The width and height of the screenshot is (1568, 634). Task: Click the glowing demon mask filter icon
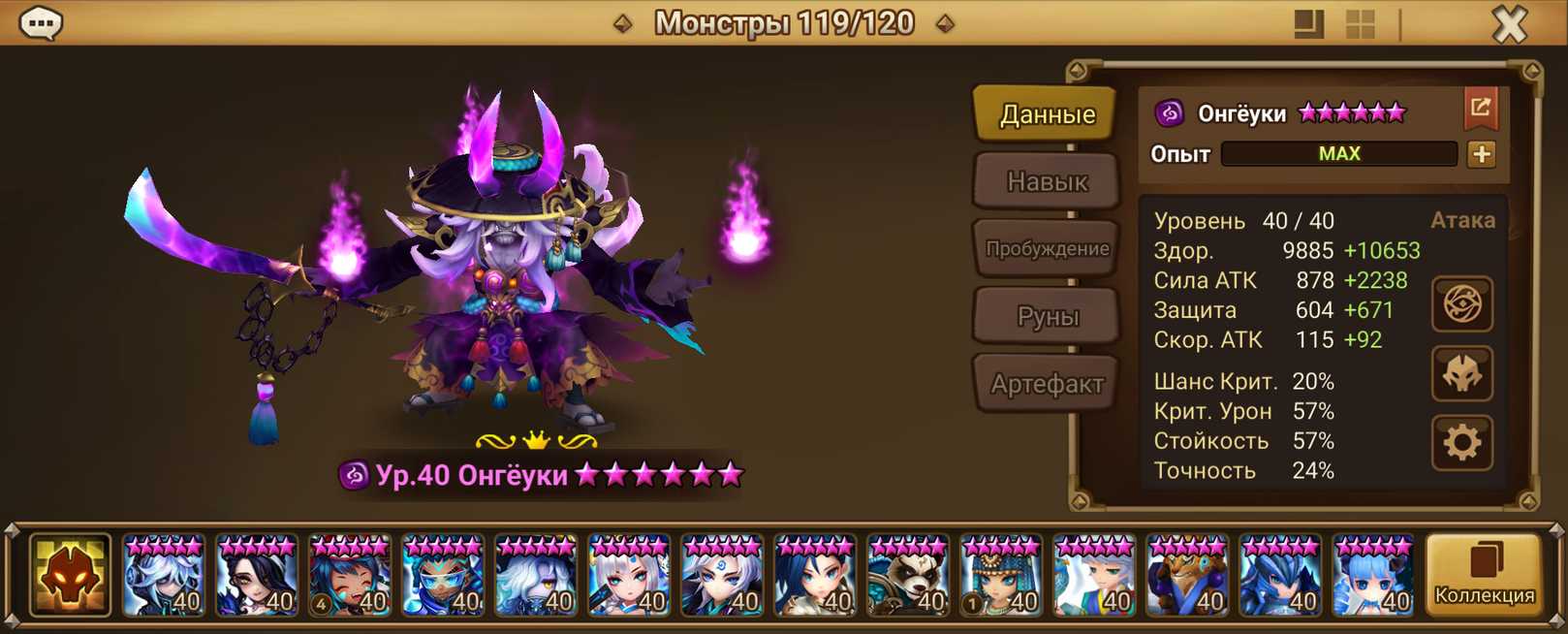[x=70, y=576]
